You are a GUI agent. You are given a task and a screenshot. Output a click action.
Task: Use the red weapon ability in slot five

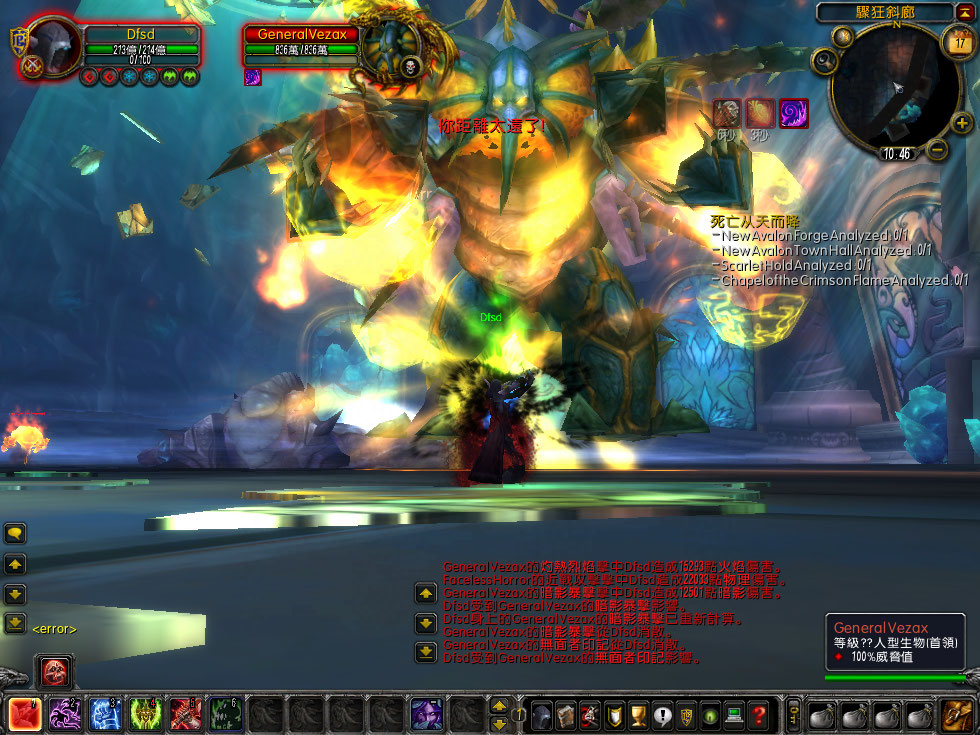[x=186, y=714]
